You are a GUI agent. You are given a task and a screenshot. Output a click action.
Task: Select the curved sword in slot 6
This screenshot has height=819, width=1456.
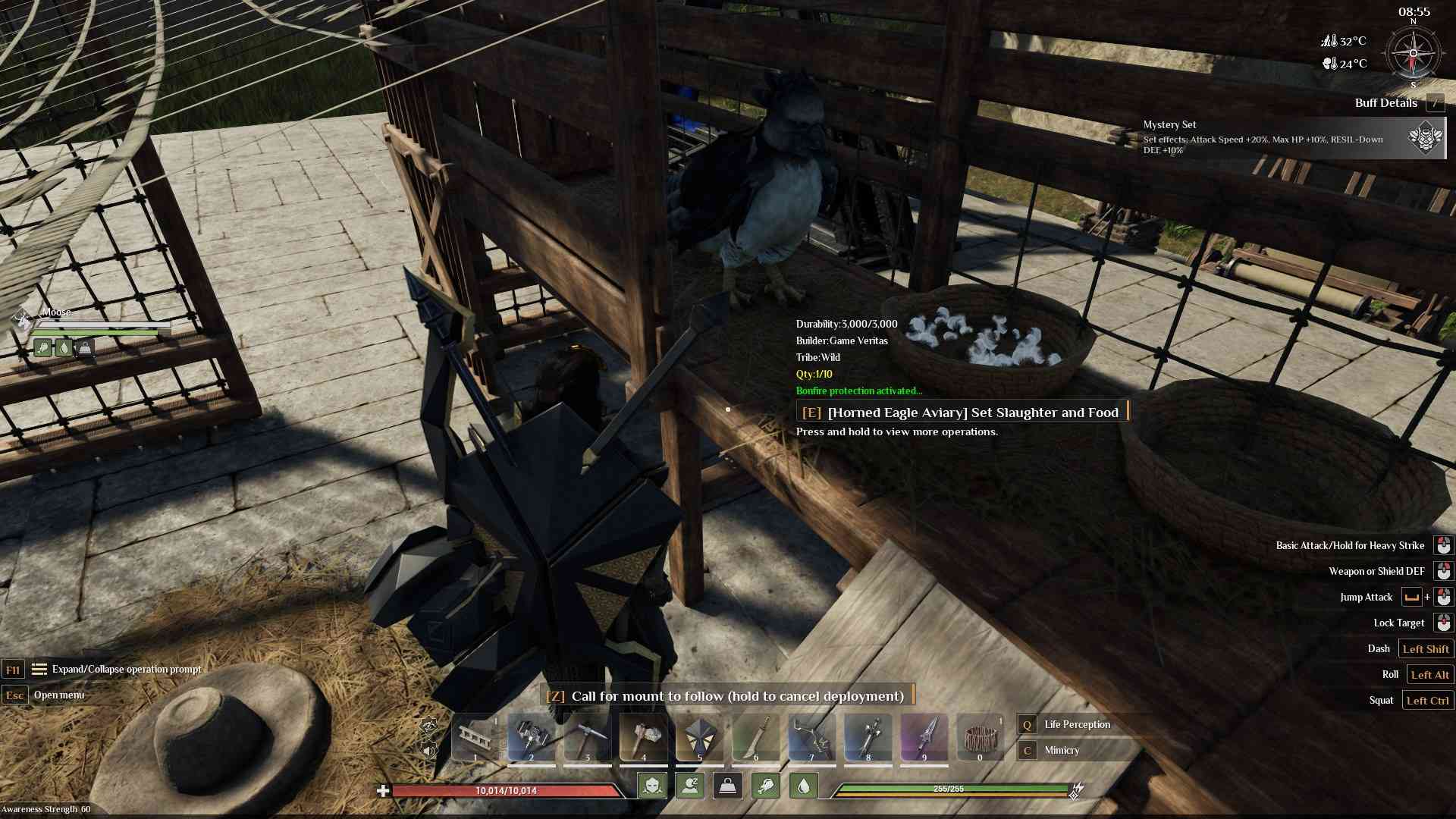click(755, 737)
